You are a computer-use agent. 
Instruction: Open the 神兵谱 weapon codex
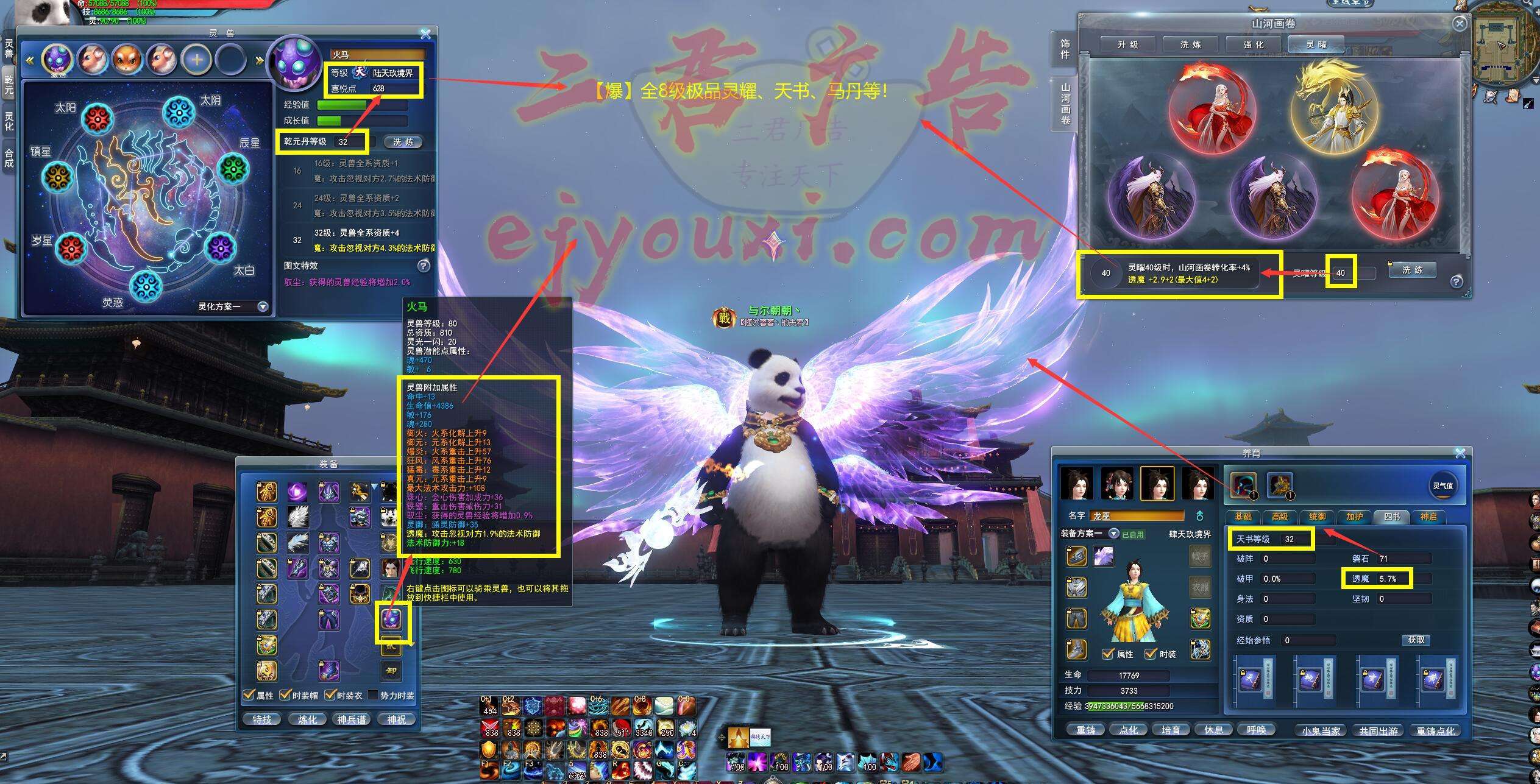coord(352,719)
